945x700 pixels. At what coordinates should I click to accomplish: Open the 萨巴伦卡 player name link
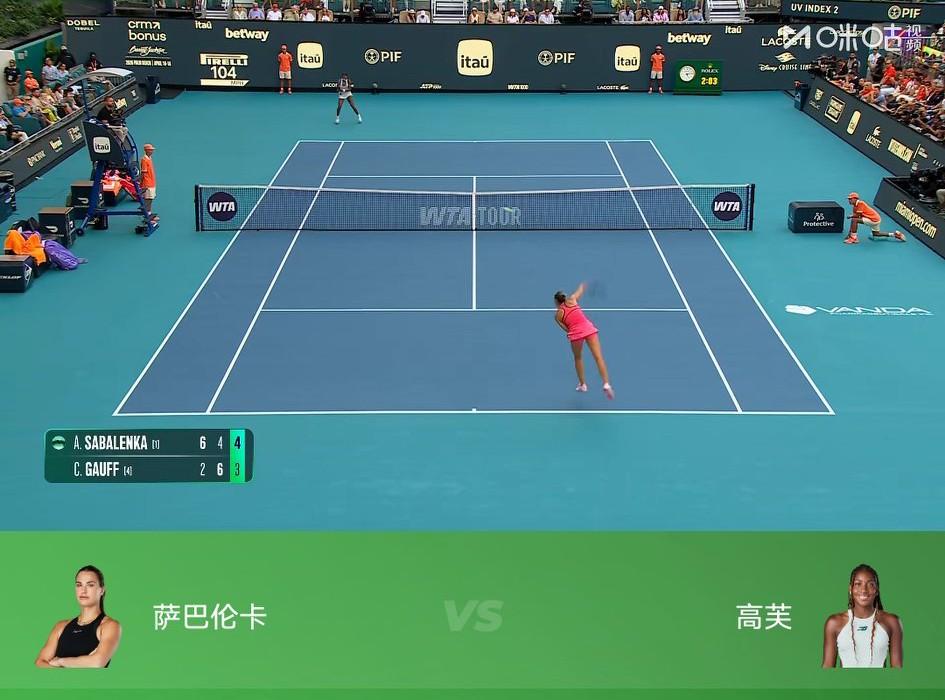point(210,616)
